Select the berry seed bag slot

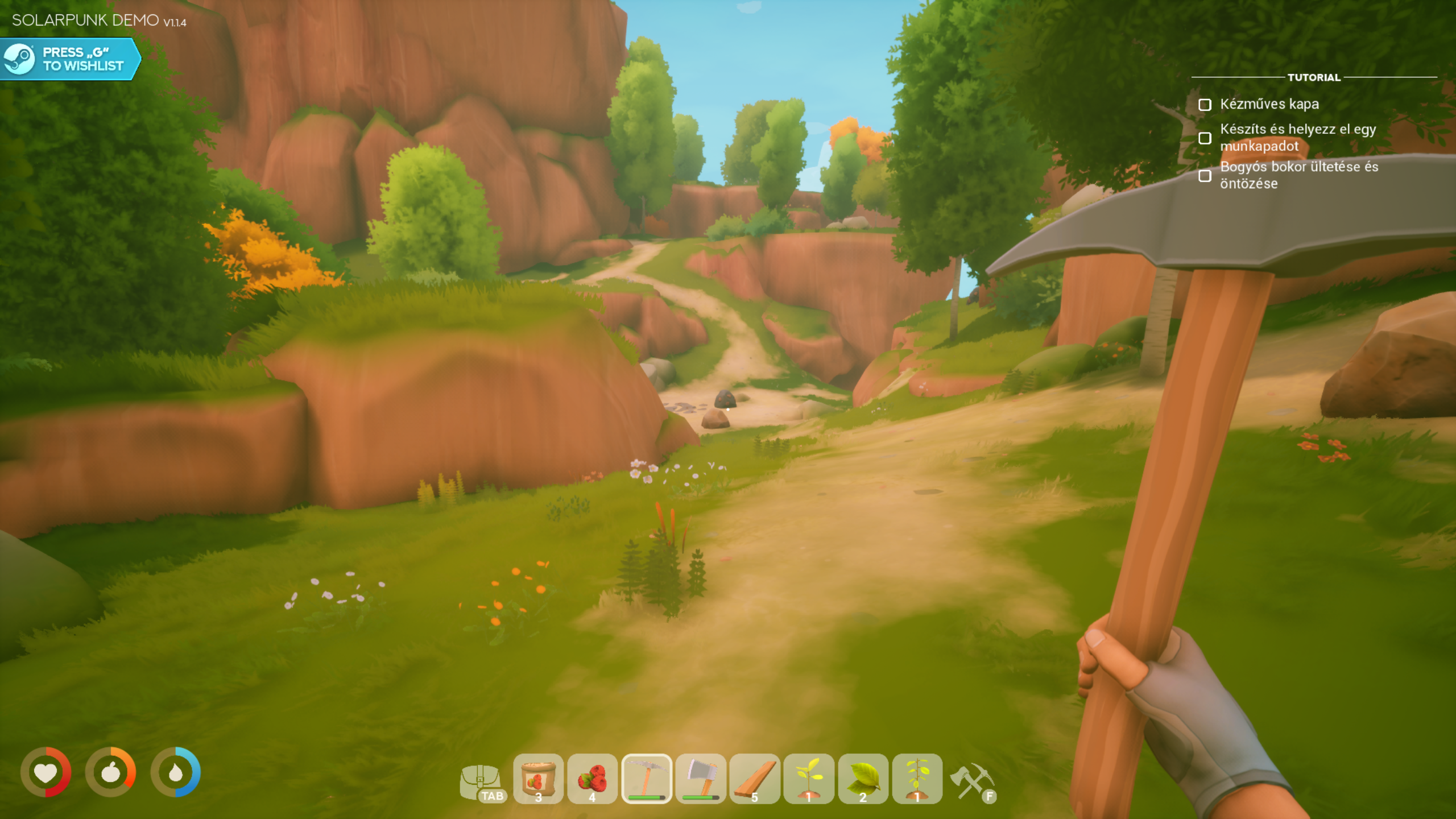click(x=538, y=779)
